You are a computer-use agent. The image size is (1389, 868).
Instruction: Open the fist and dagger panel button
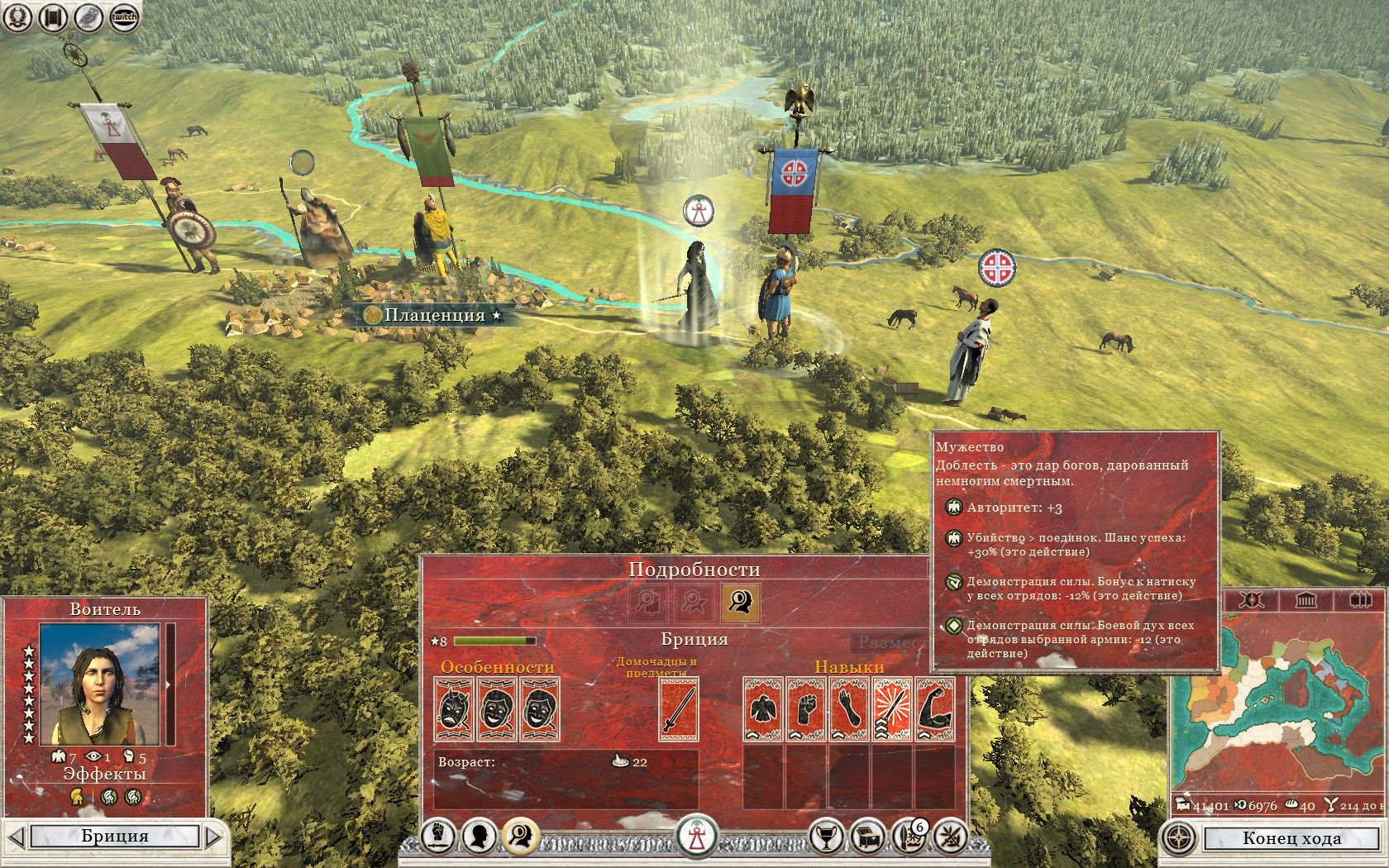439,837
